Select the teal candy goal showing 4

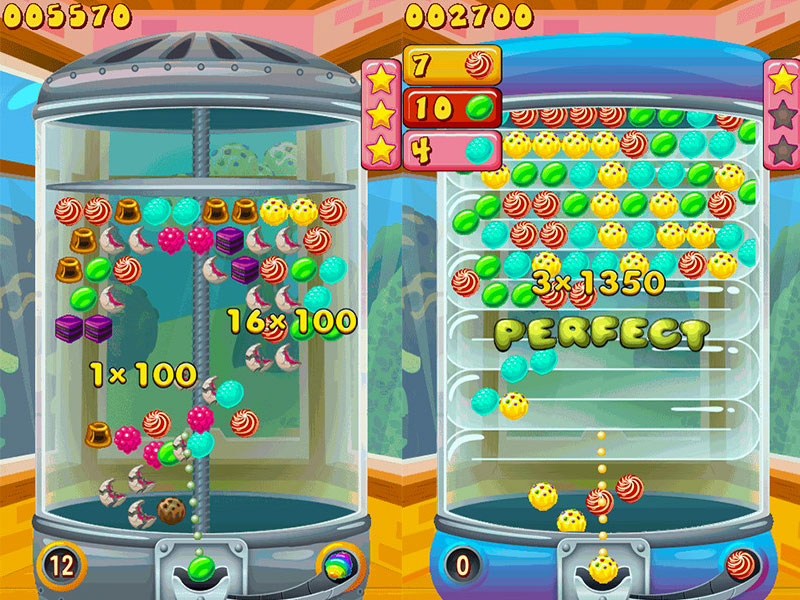click(451, 149)
